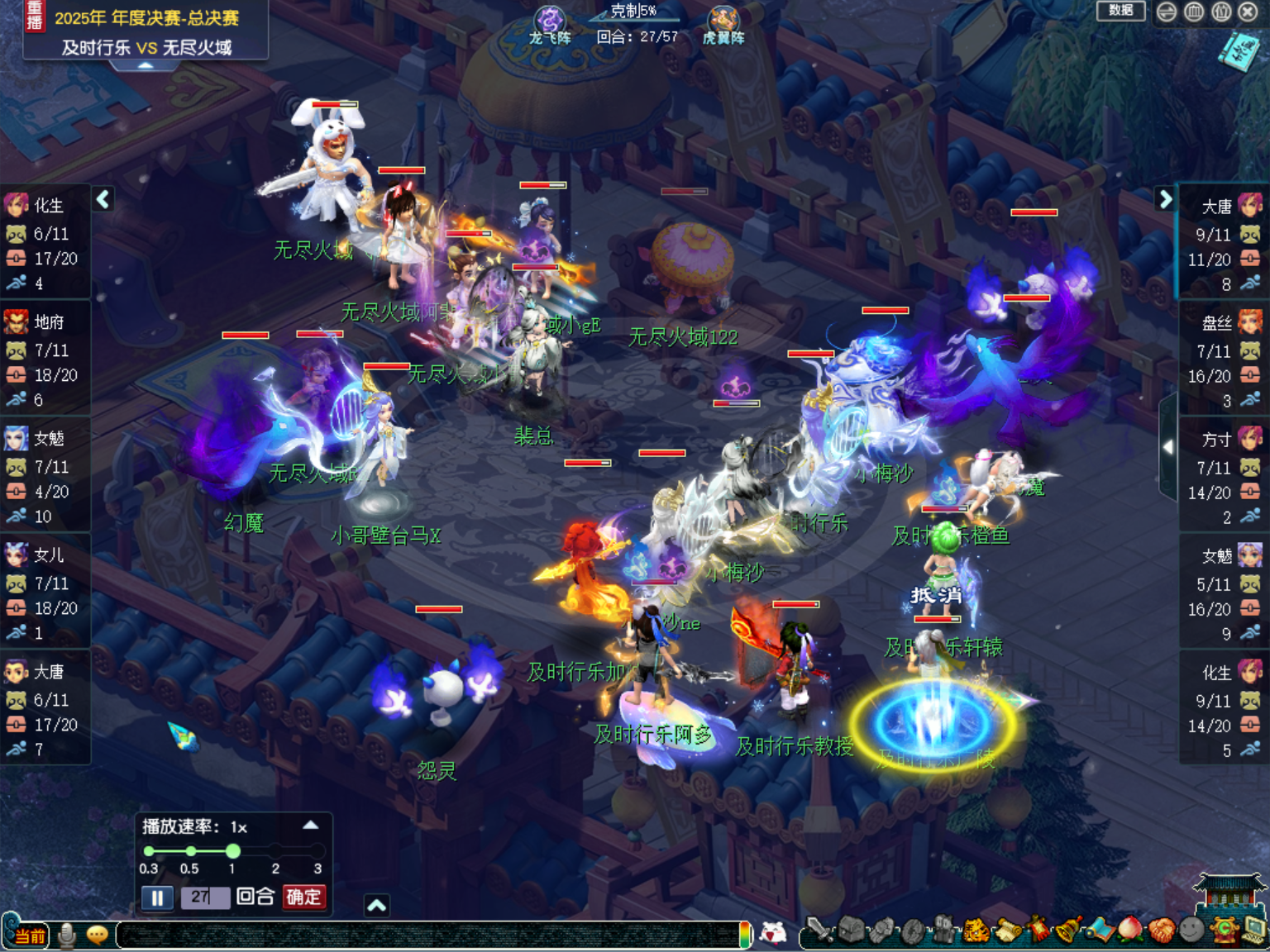Set playback speed to 2x
The width and height of the screenshot is (1270, 952).
[x=275, y=851]
